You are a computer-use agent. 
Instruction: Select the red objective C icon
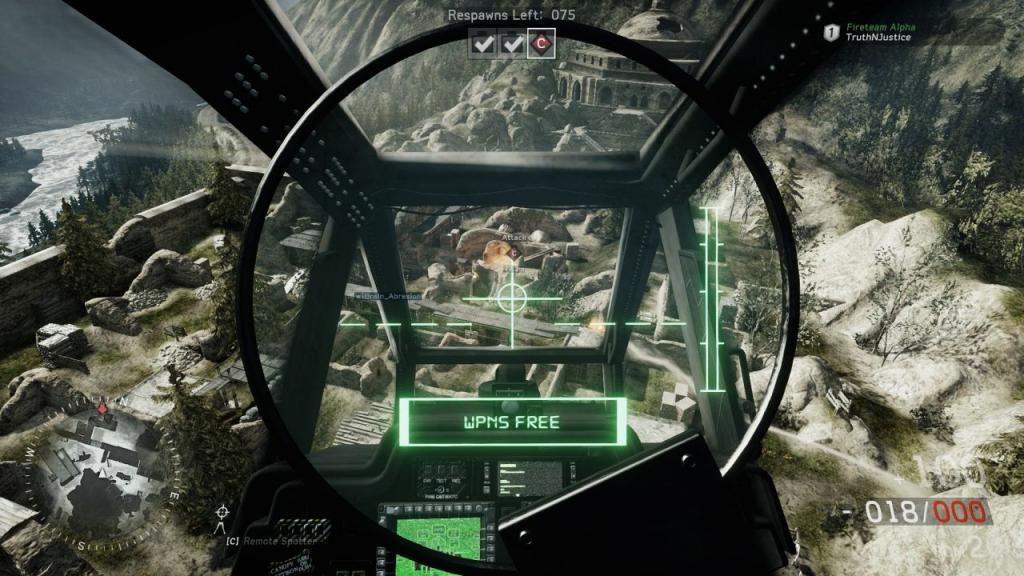(x=543, y=43)
